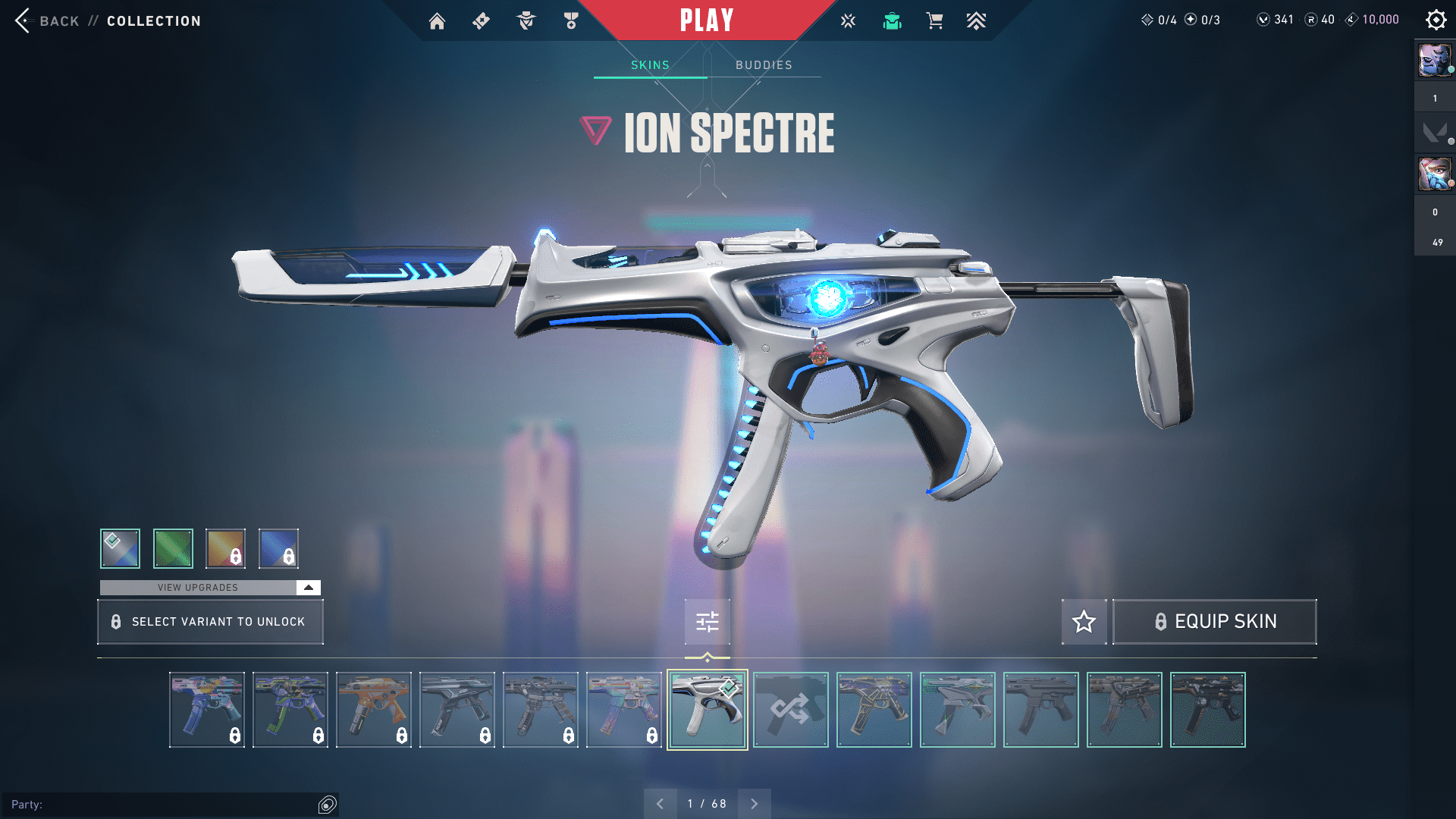Viewport: 1456px width, 819px height.
Task: Choose the locked blue color variant
Action: click(x=278, y=548)
